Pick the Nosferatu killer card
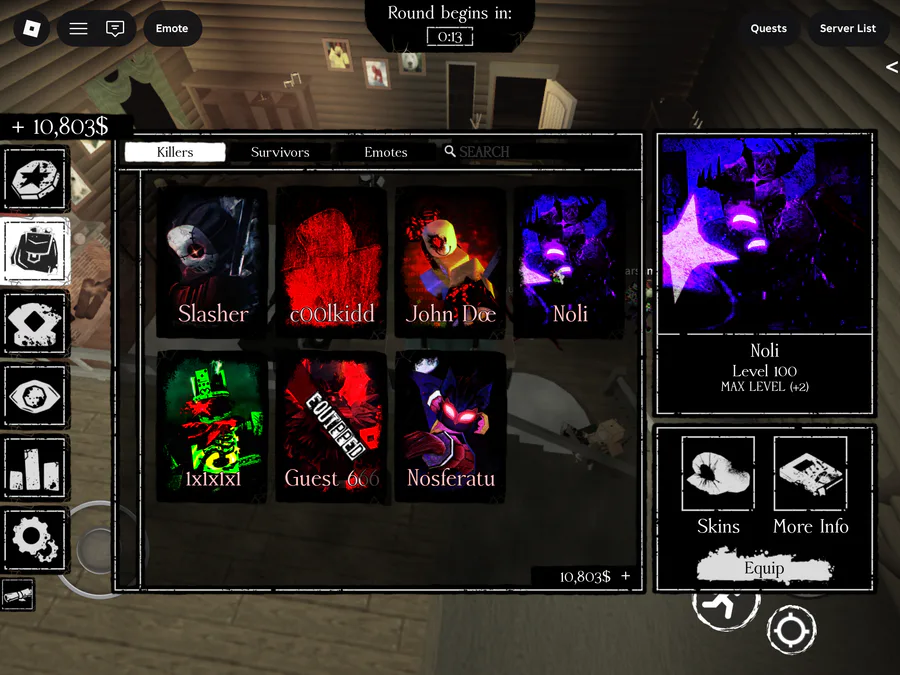 (451, 425)
